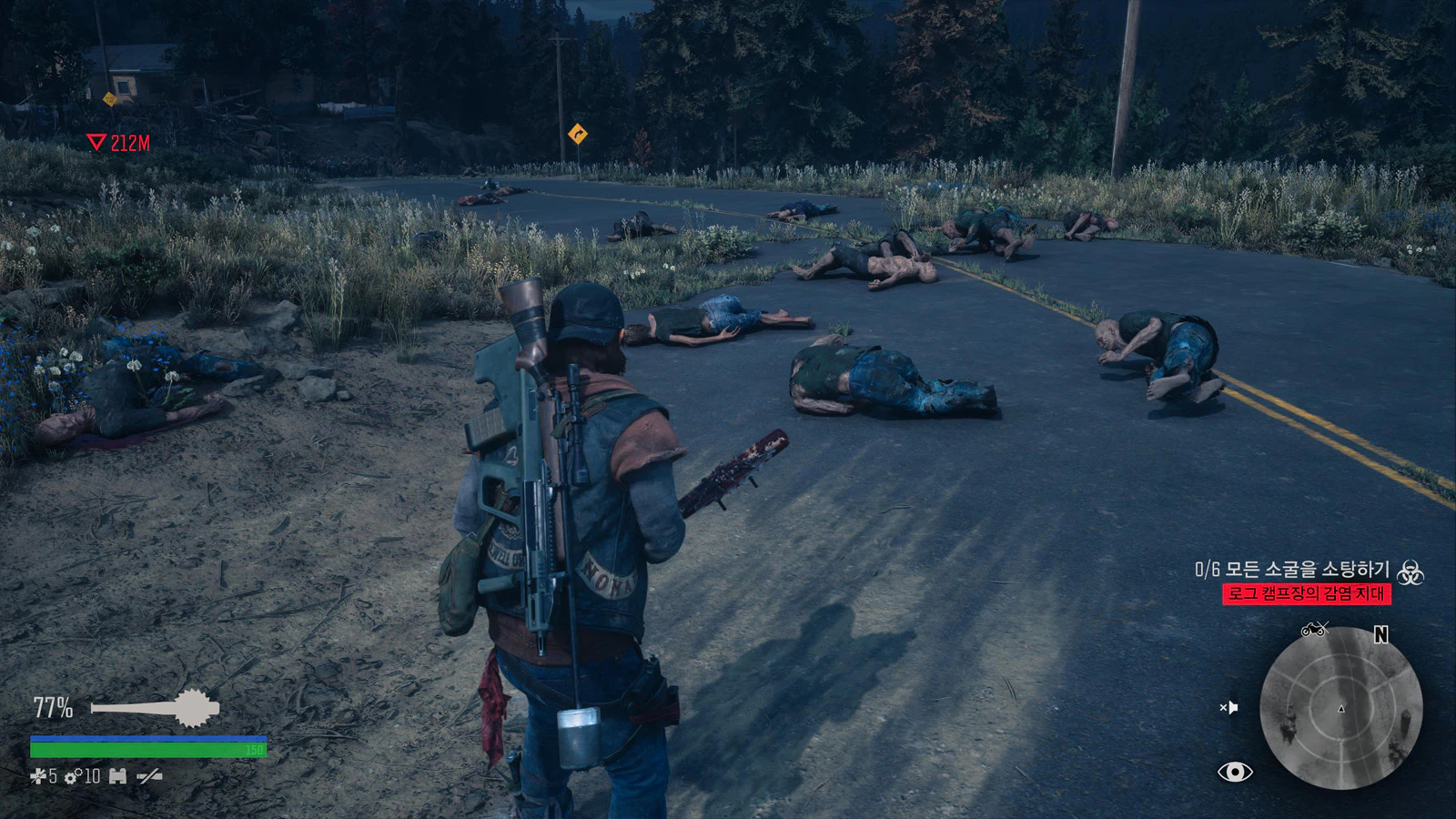The height and width of the screenshot is (819, 1456).
Task: Select the spiked bat melee weapon icon
Action: (156, 708)
